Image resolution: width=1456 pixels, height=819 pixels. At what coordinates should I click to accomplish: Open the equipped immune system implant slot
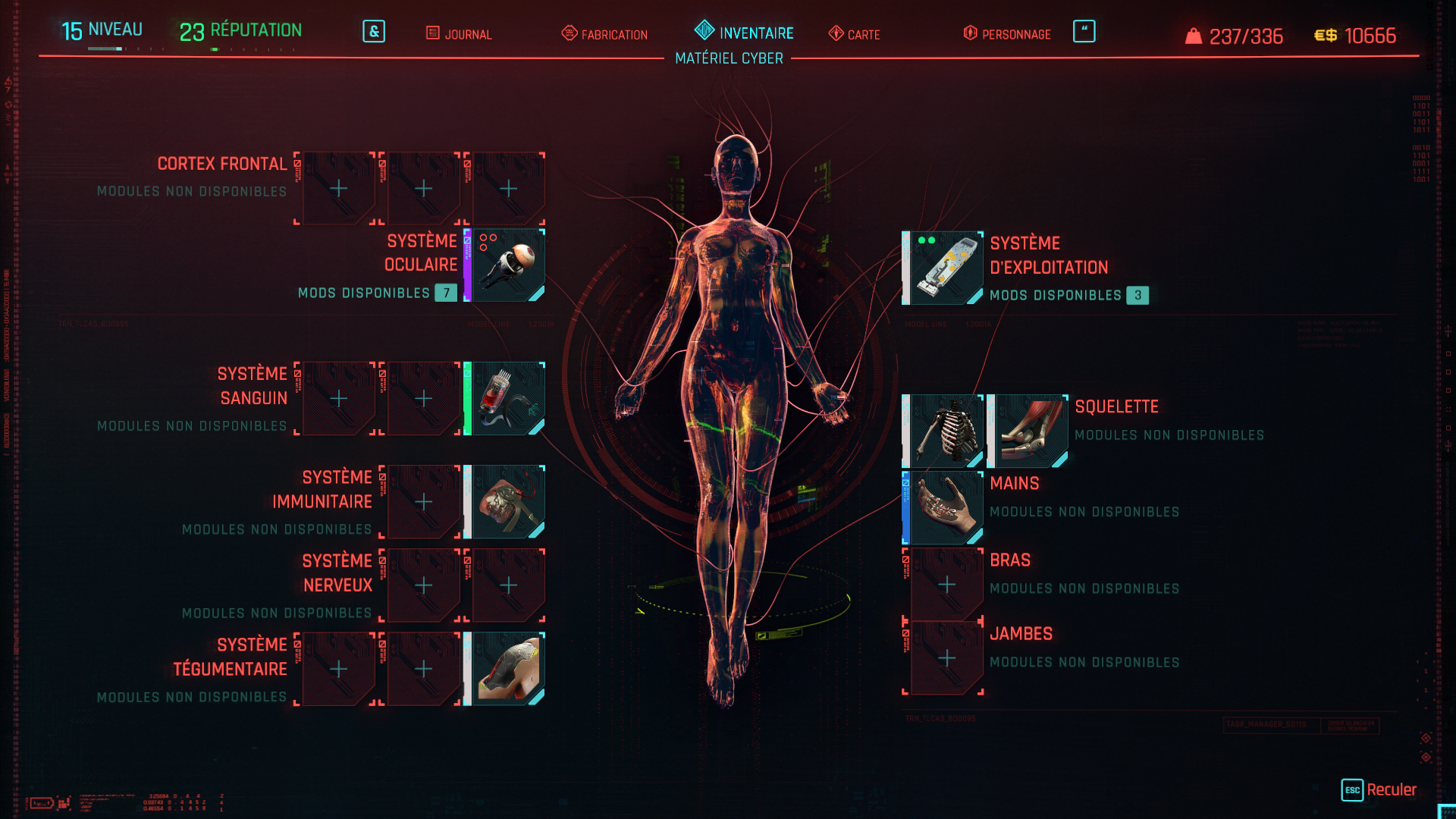508,502
